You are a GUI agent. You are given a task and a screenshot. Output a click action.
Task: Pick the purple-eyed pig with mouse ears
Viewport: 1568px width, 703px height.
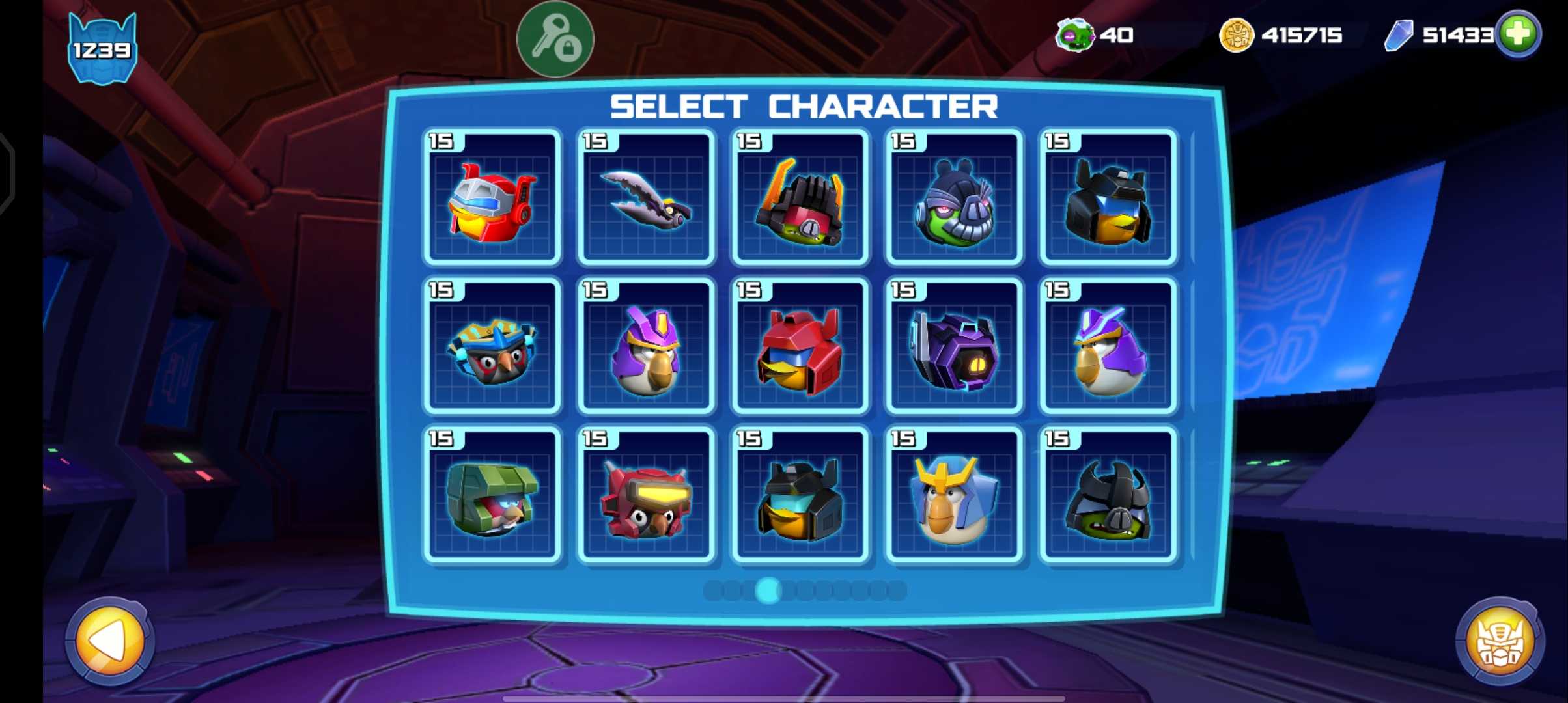point(954,198)
